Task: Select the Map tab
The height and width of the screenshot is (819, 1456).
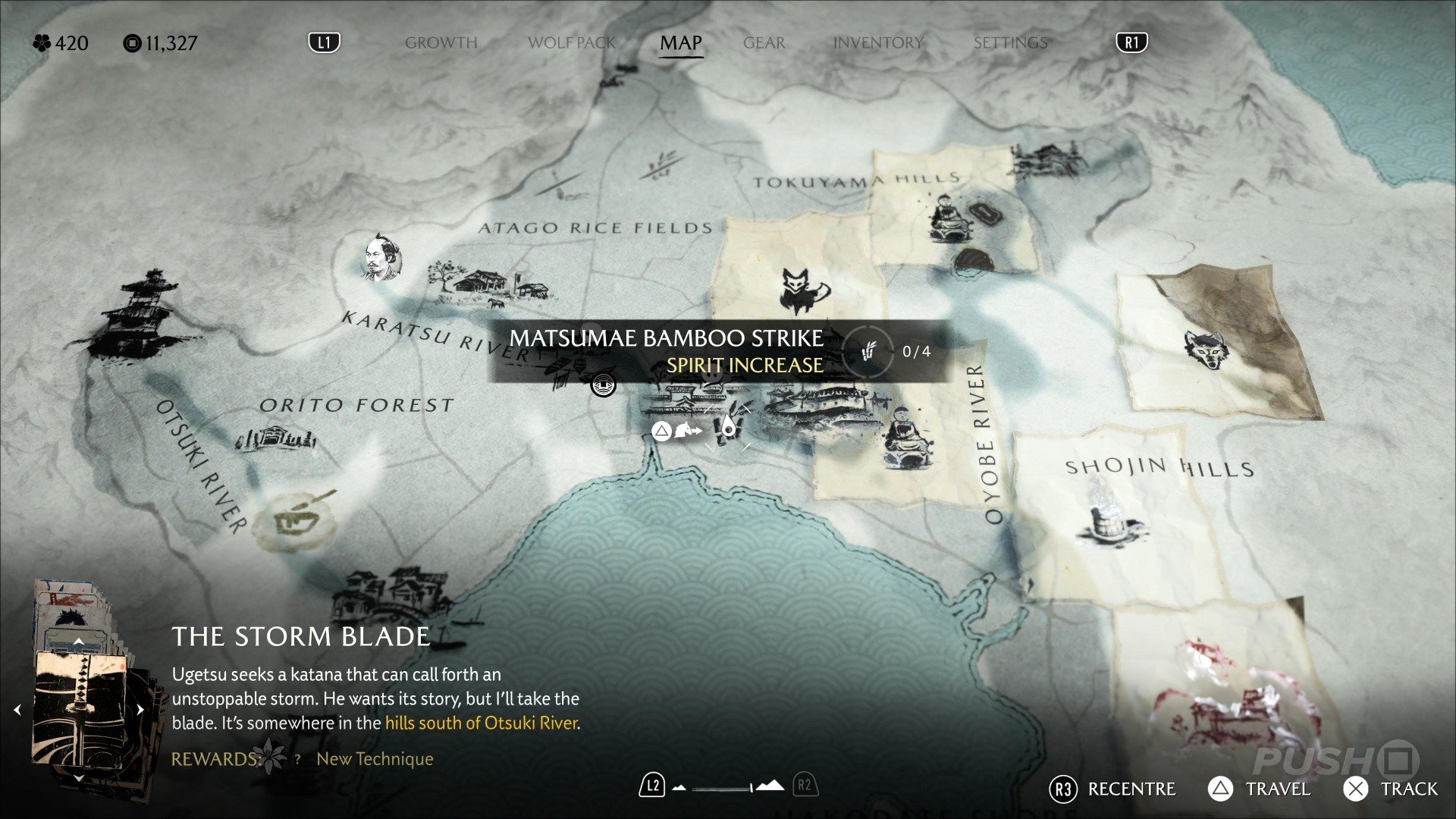Action: click(x=680, y=42)
